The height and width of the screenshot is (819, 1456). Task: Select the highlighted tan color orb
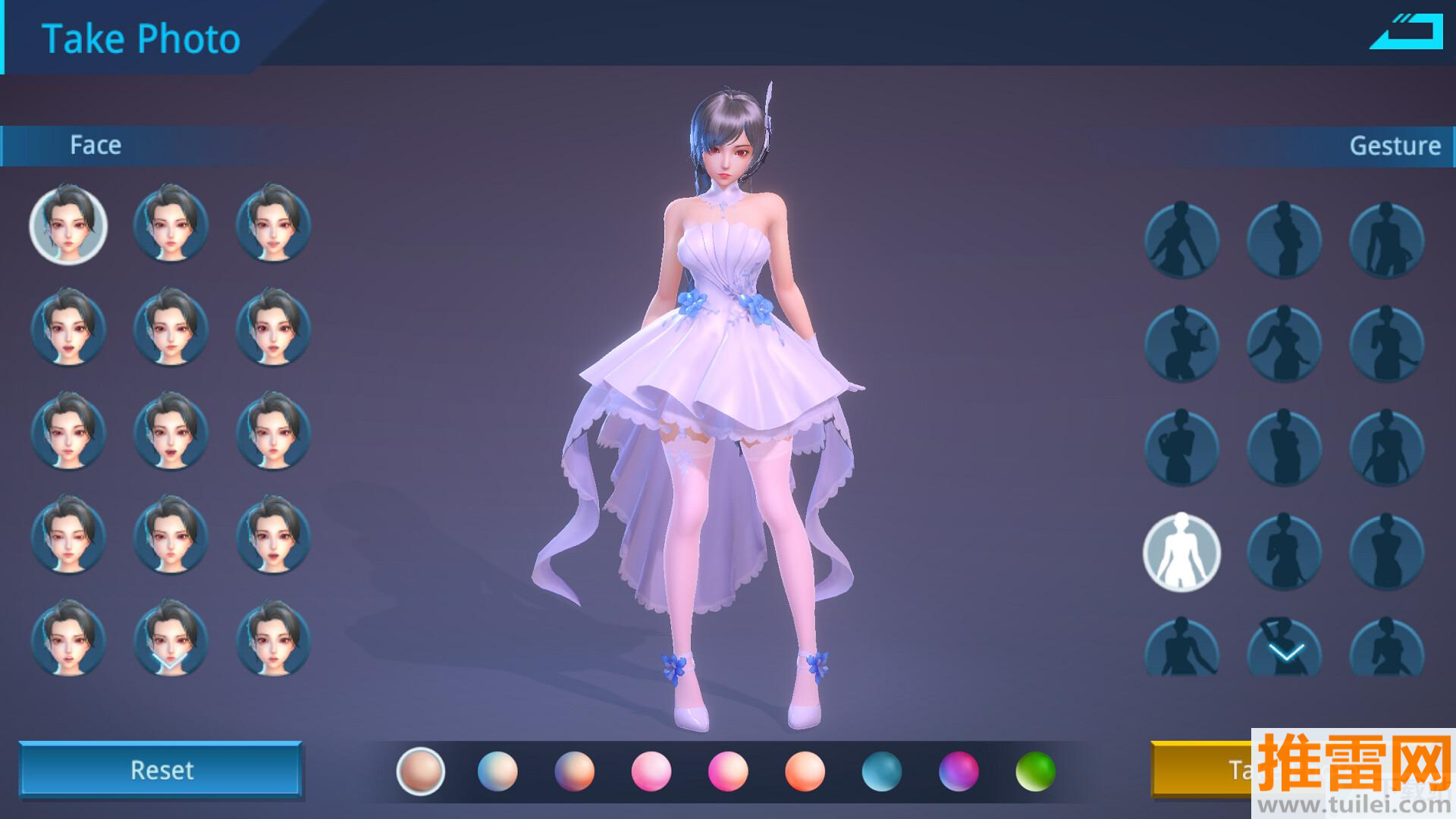click(420, 771)
